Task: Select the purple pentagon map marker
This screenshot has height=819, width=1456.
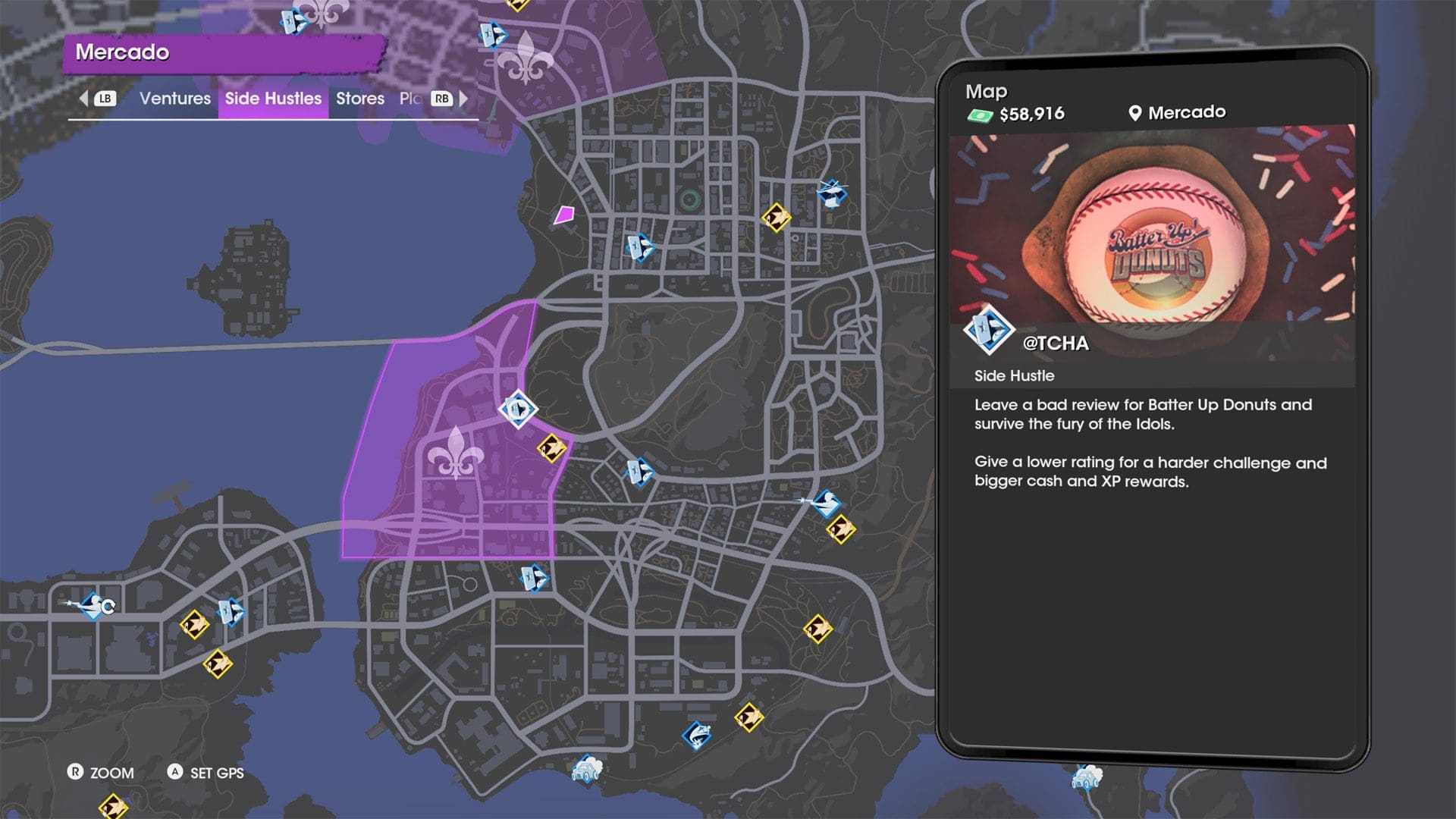Action: pos(563,215)
